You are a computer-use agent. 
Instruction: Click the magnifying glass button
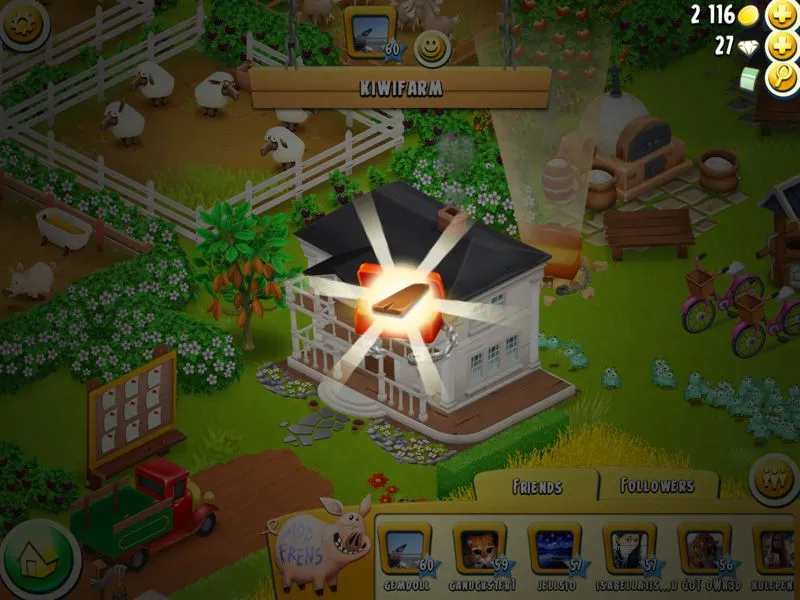click(x=779, y=79)
